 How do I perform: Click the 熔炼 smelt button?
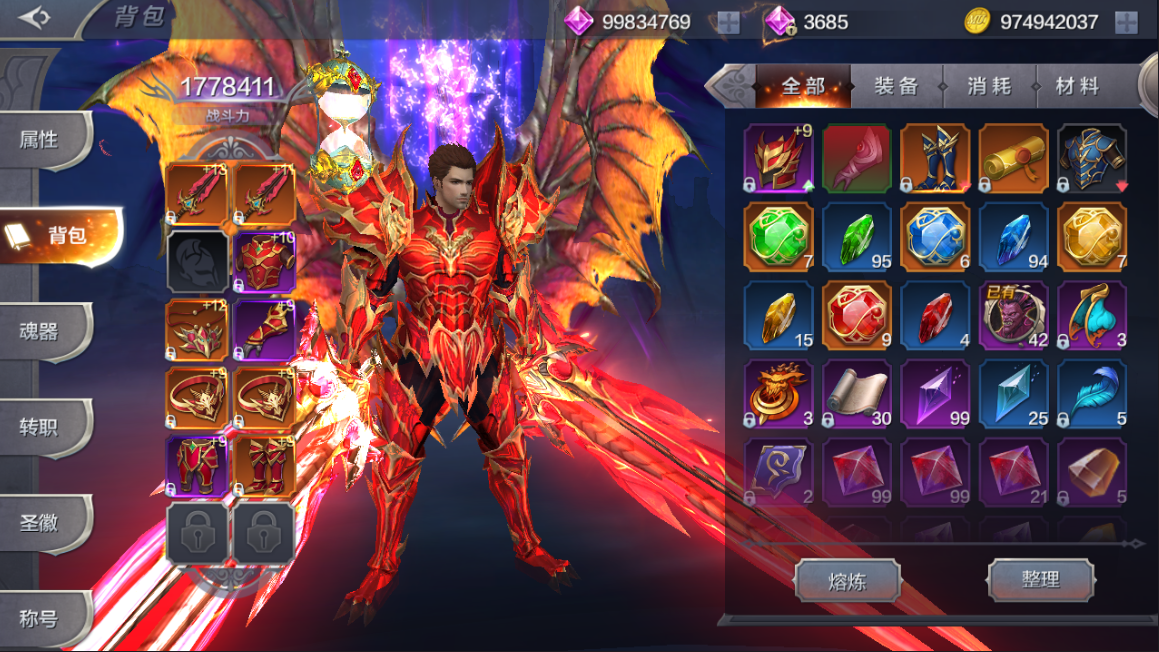click(x=847, y=581)
